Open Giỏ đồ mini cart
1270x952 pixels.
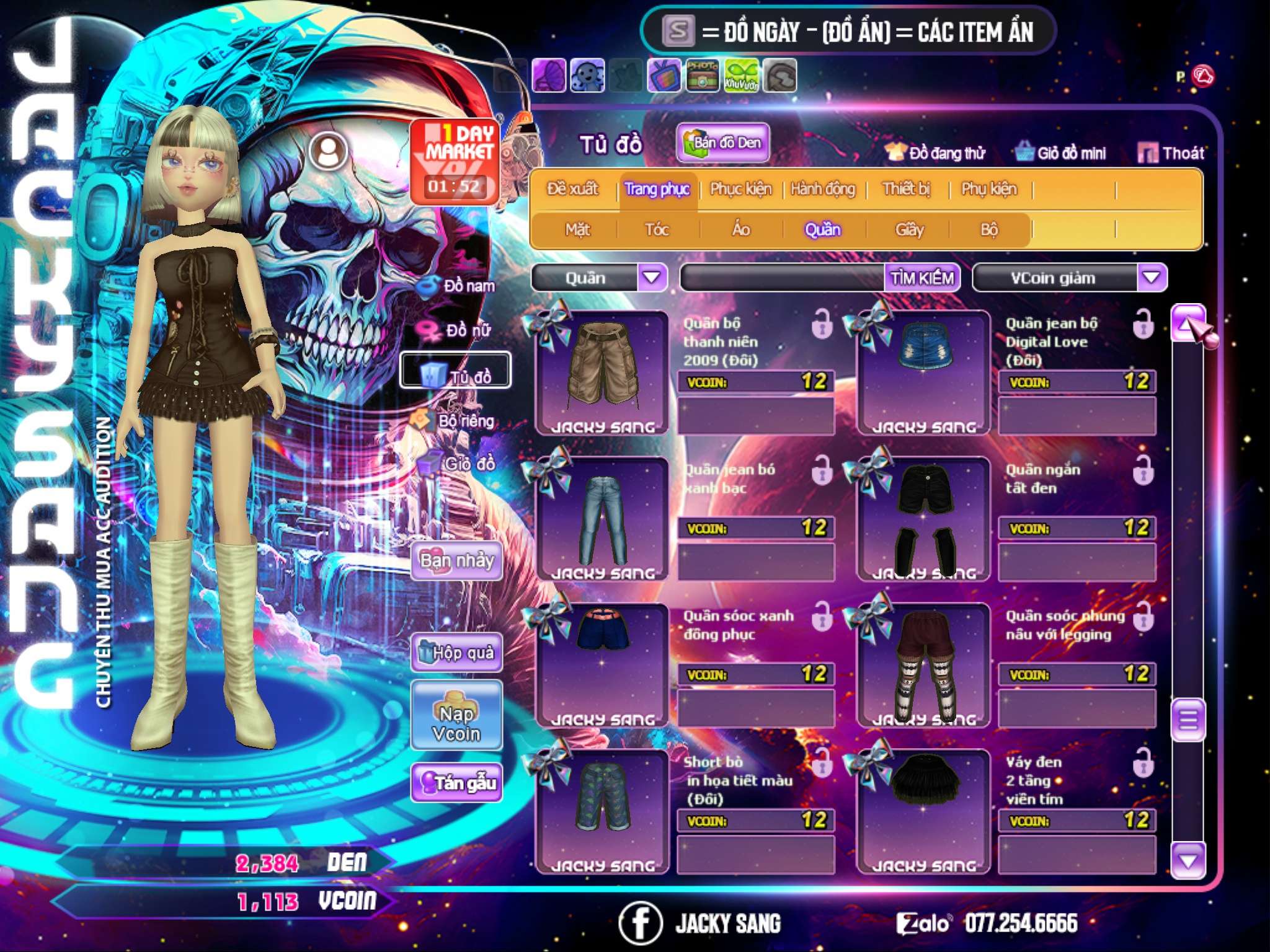1061,153
